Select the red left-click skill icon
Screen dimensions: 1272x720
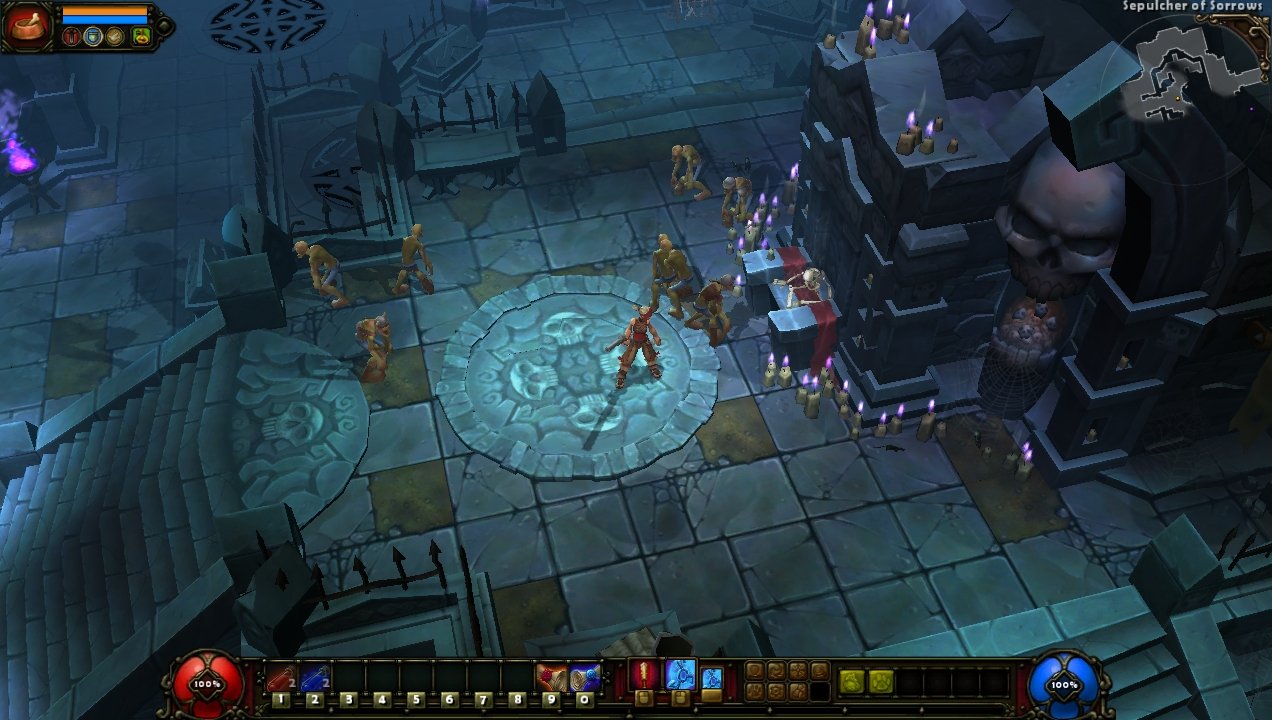pos(645,674)
